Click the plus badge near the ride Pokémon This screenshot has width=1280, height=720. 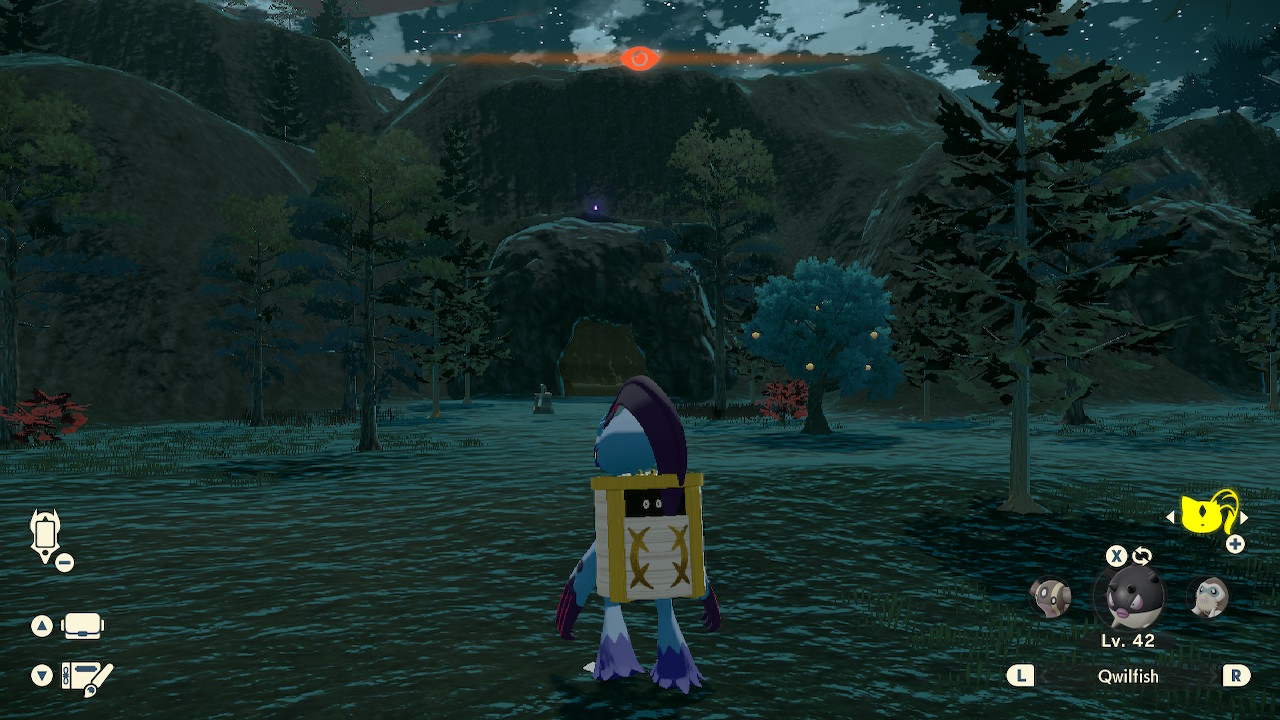click(x=1234, y=543)
